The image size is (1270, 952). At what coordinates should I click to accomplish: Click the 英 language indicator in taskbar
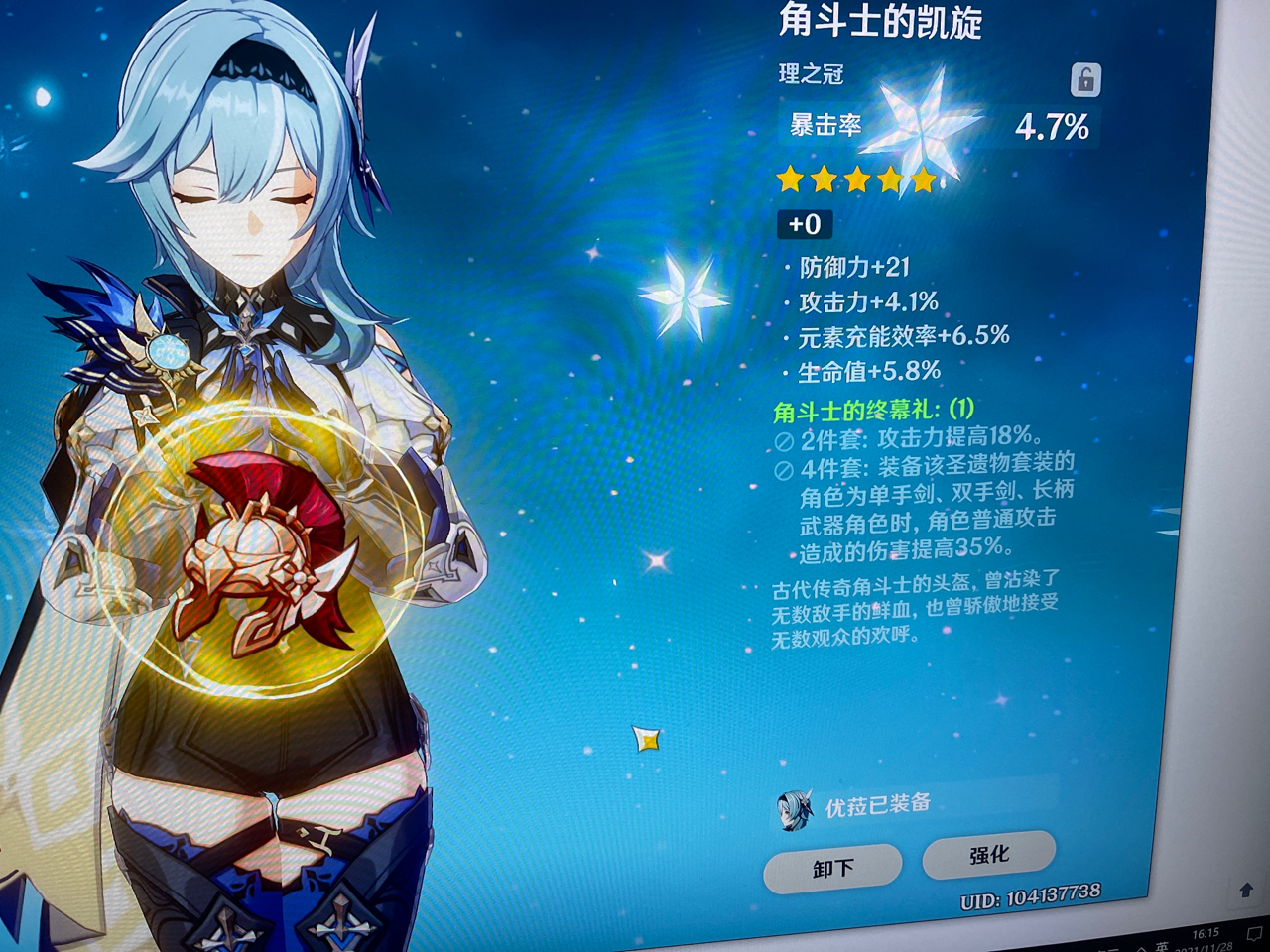coord(1162,946)
